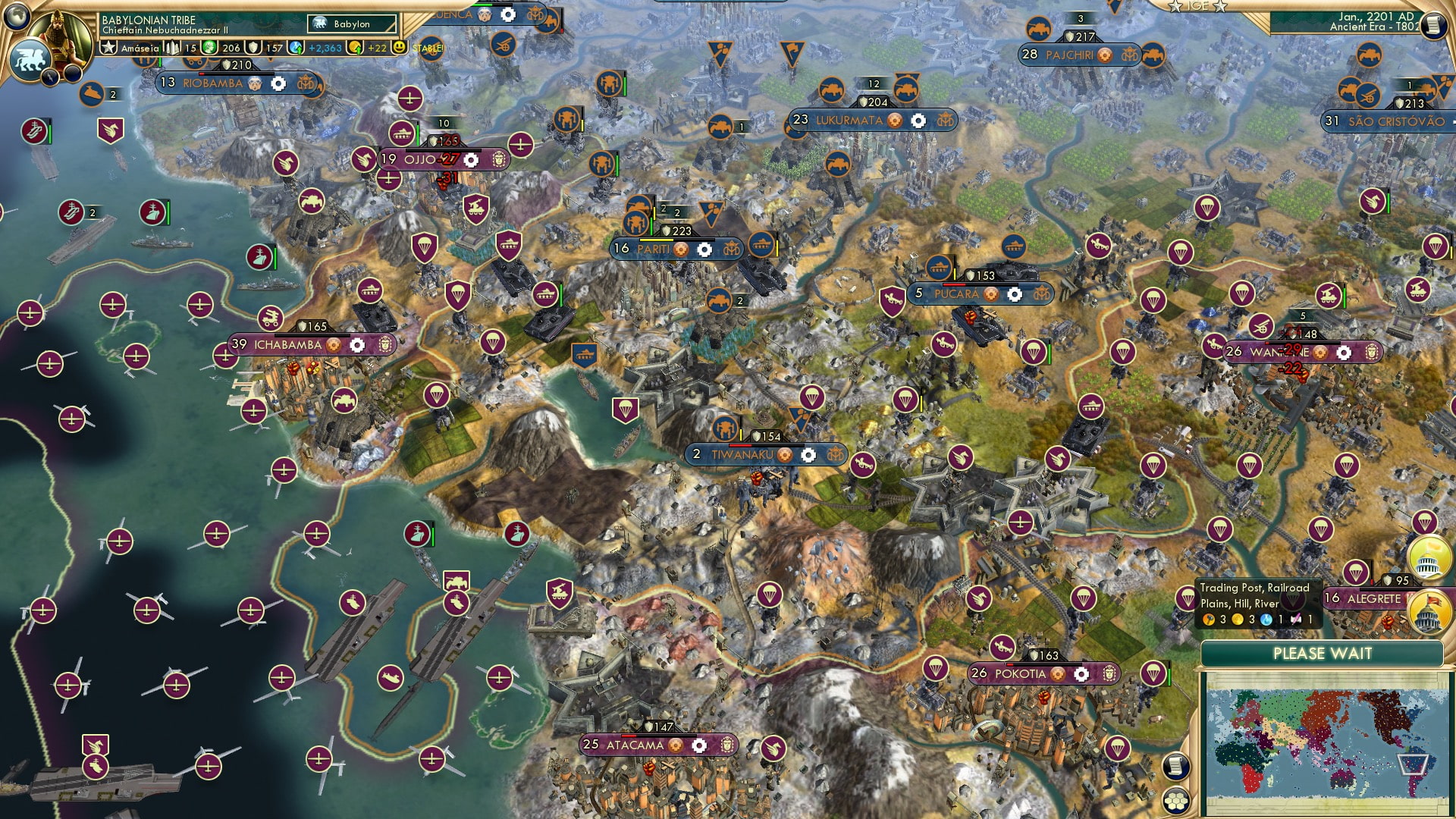The image size is (1456, 819).
Task: Open the production gear on Ichabamba's banner
Action: tap(356, 344)
